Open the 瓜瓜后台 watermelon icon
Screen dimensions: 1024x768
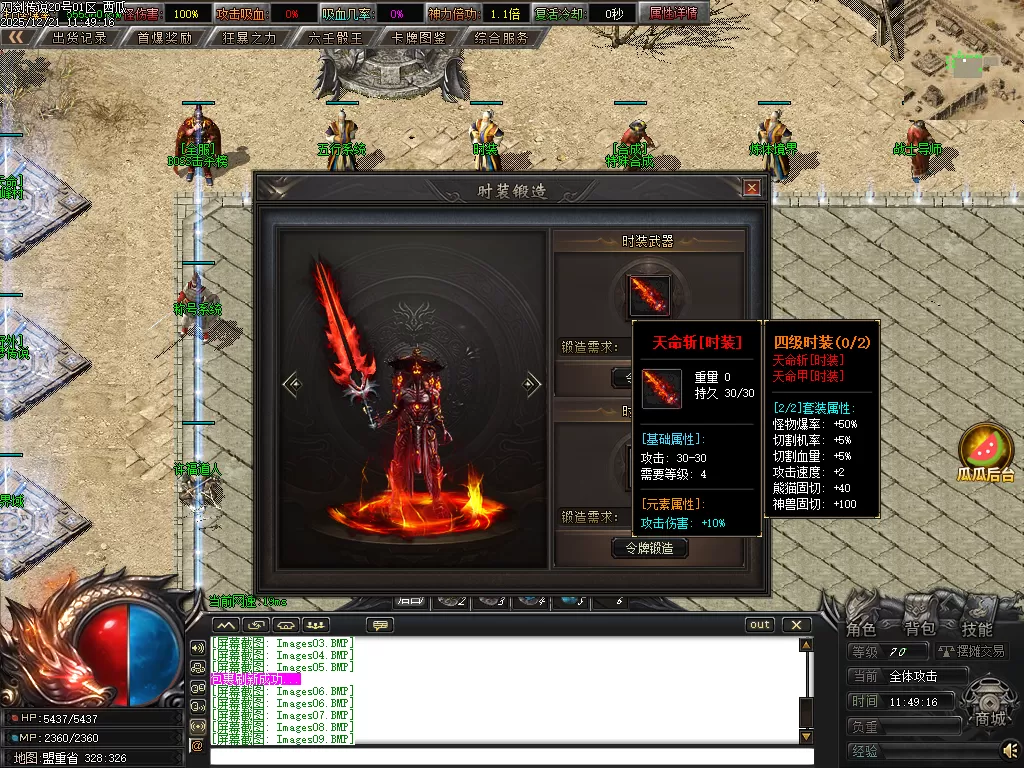pyautogui.click(x=985, y=452)
